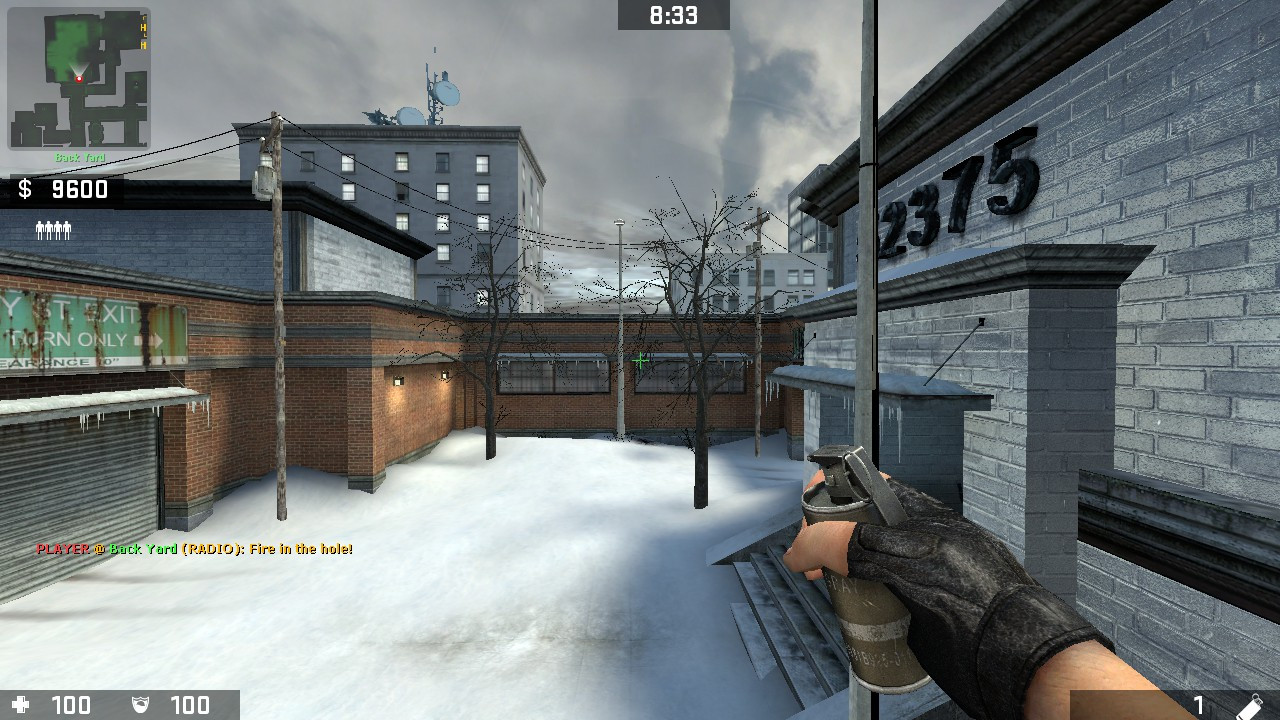The height and width of the screenshot is (720, 1280).
Task: Click the health value 100
Action: point(70,705)
